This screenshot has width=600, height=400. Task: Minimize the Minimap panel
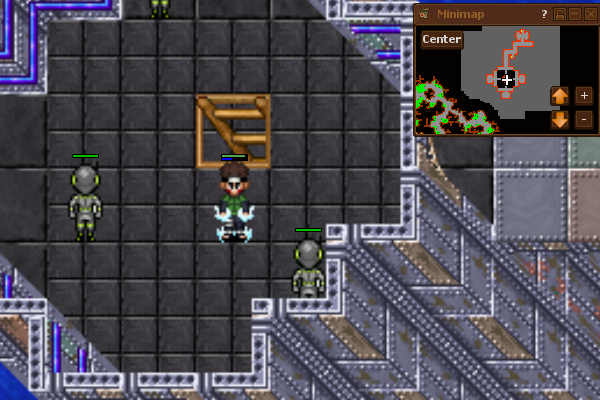[575, 14]
